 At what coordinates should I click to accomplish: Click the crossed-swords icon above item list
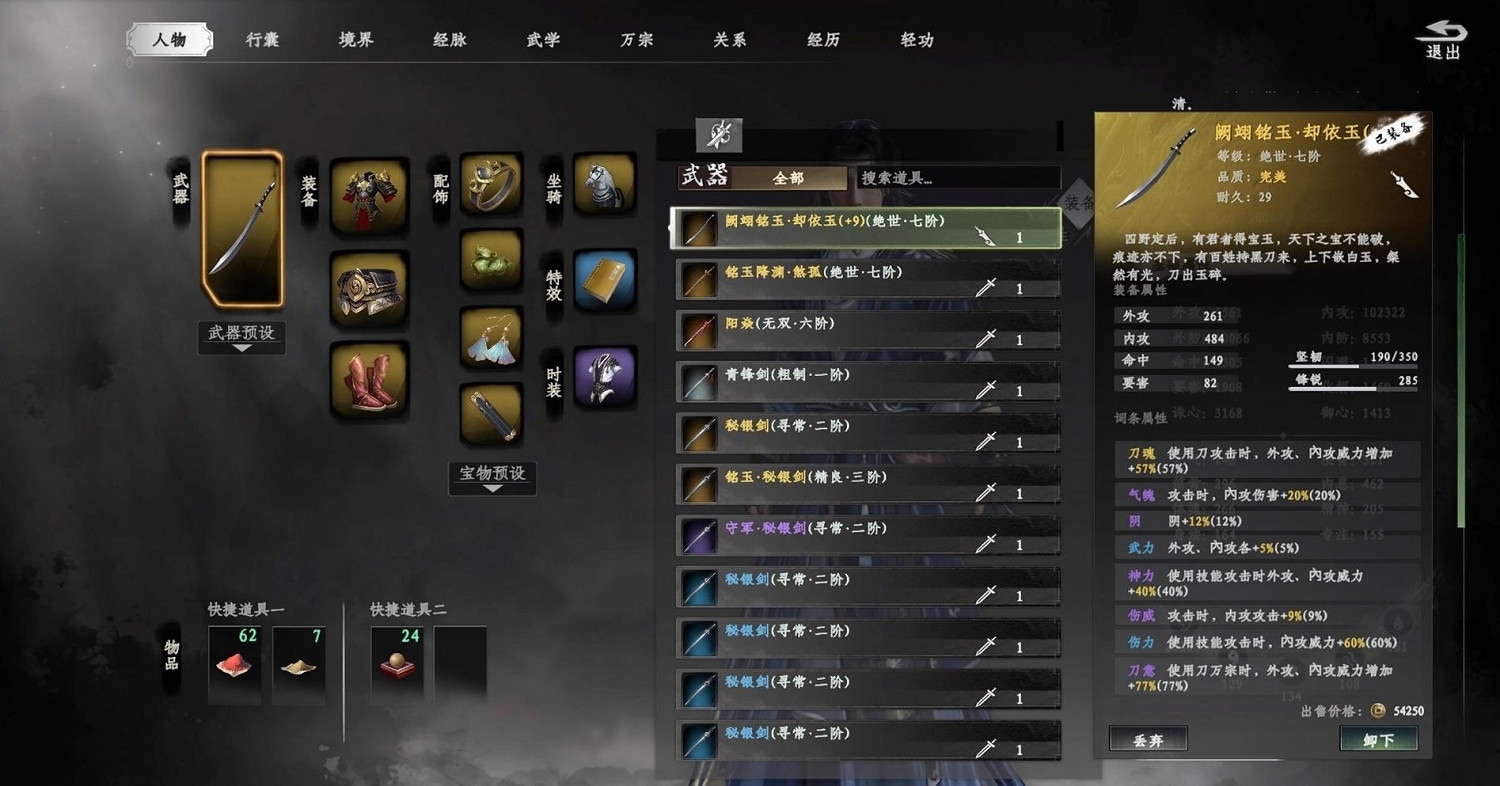(x=720, y=134)
